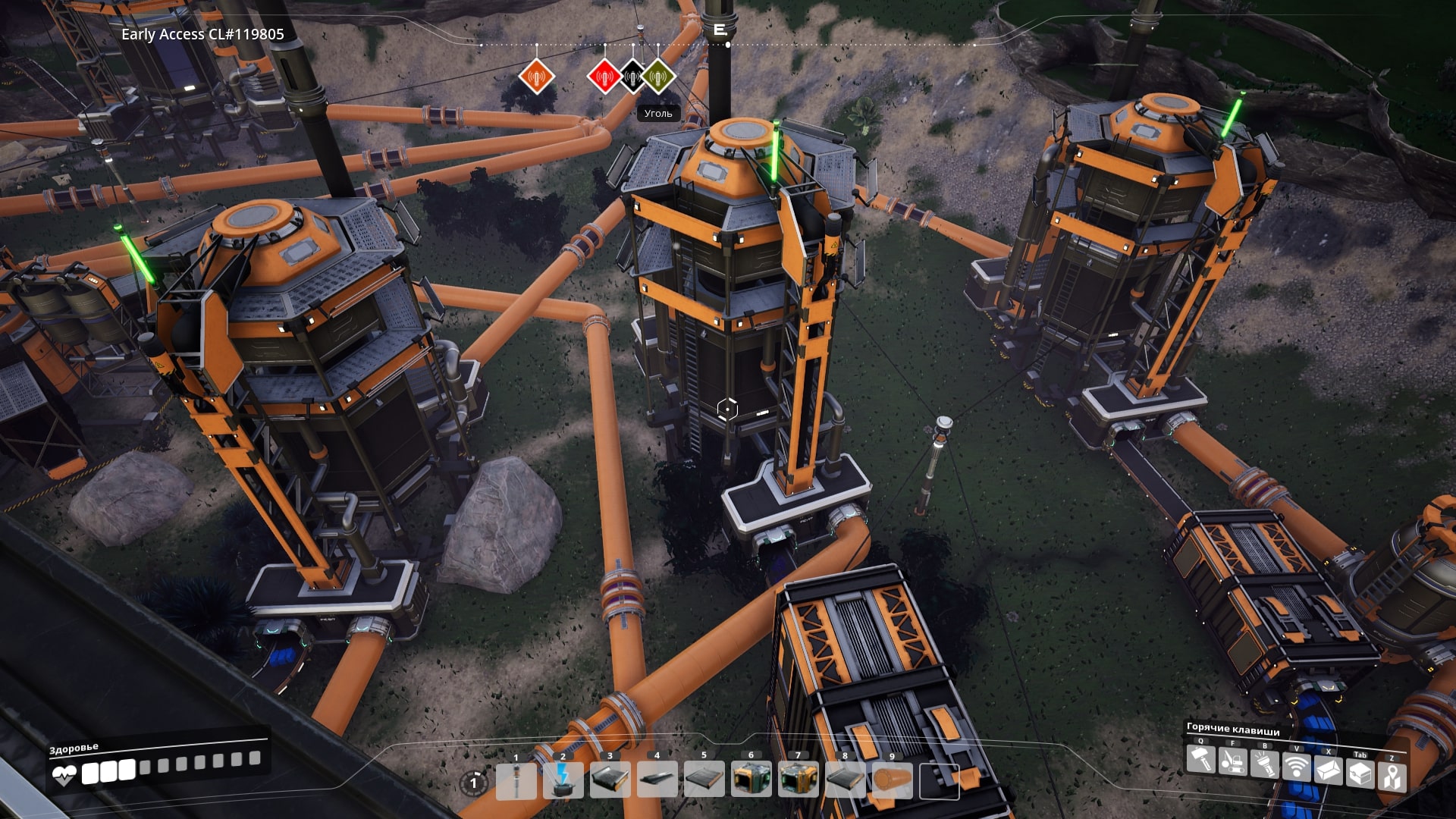Screen dimensions: 1456x819
Task: Open the map marker icon
Action: (1392, 777)
